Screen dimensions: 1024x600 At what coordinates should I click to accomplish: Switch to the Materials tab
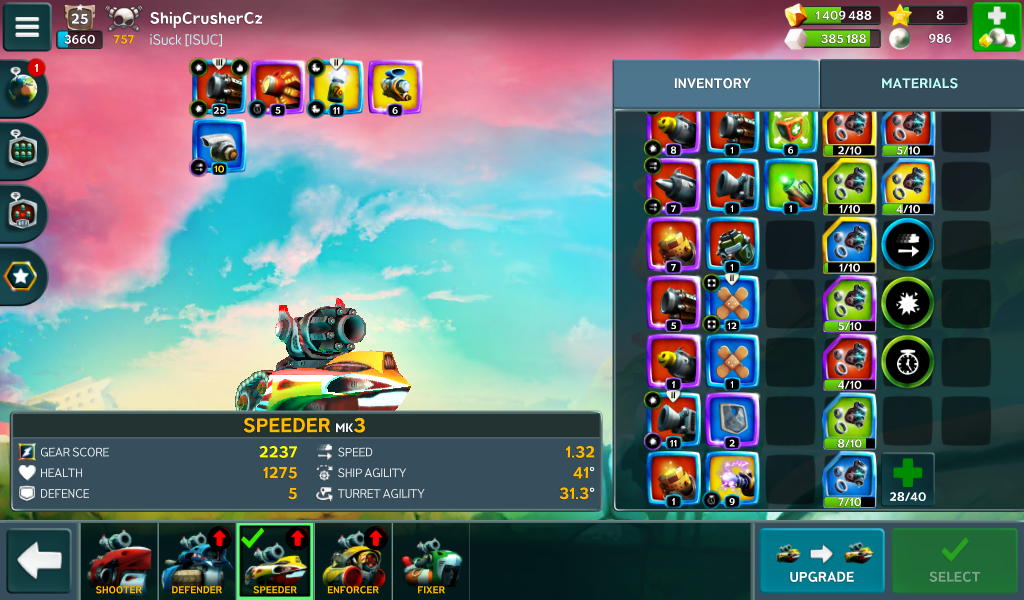tap(919, 84)
